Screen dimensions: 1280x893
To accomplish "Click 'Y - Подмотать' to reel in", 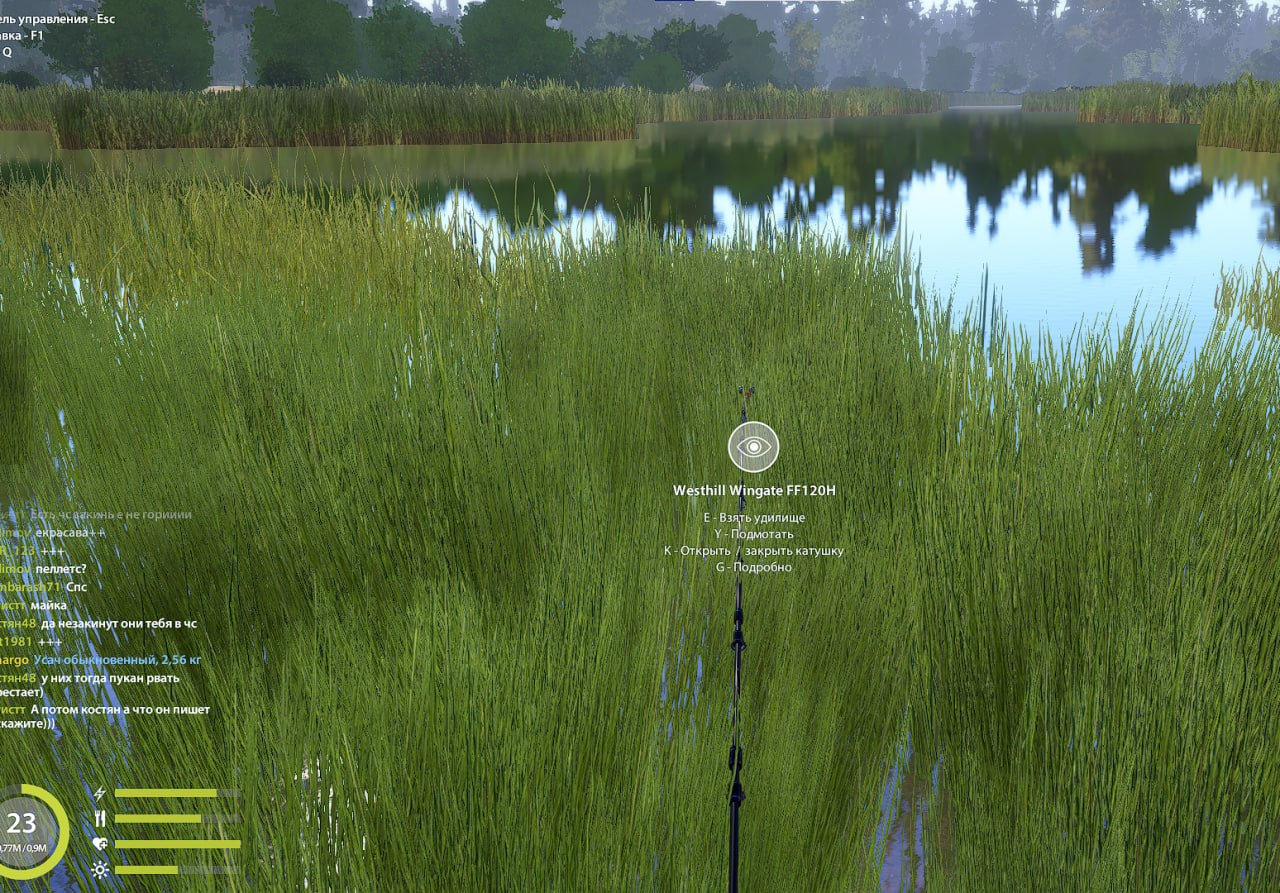I will point(754,533).
